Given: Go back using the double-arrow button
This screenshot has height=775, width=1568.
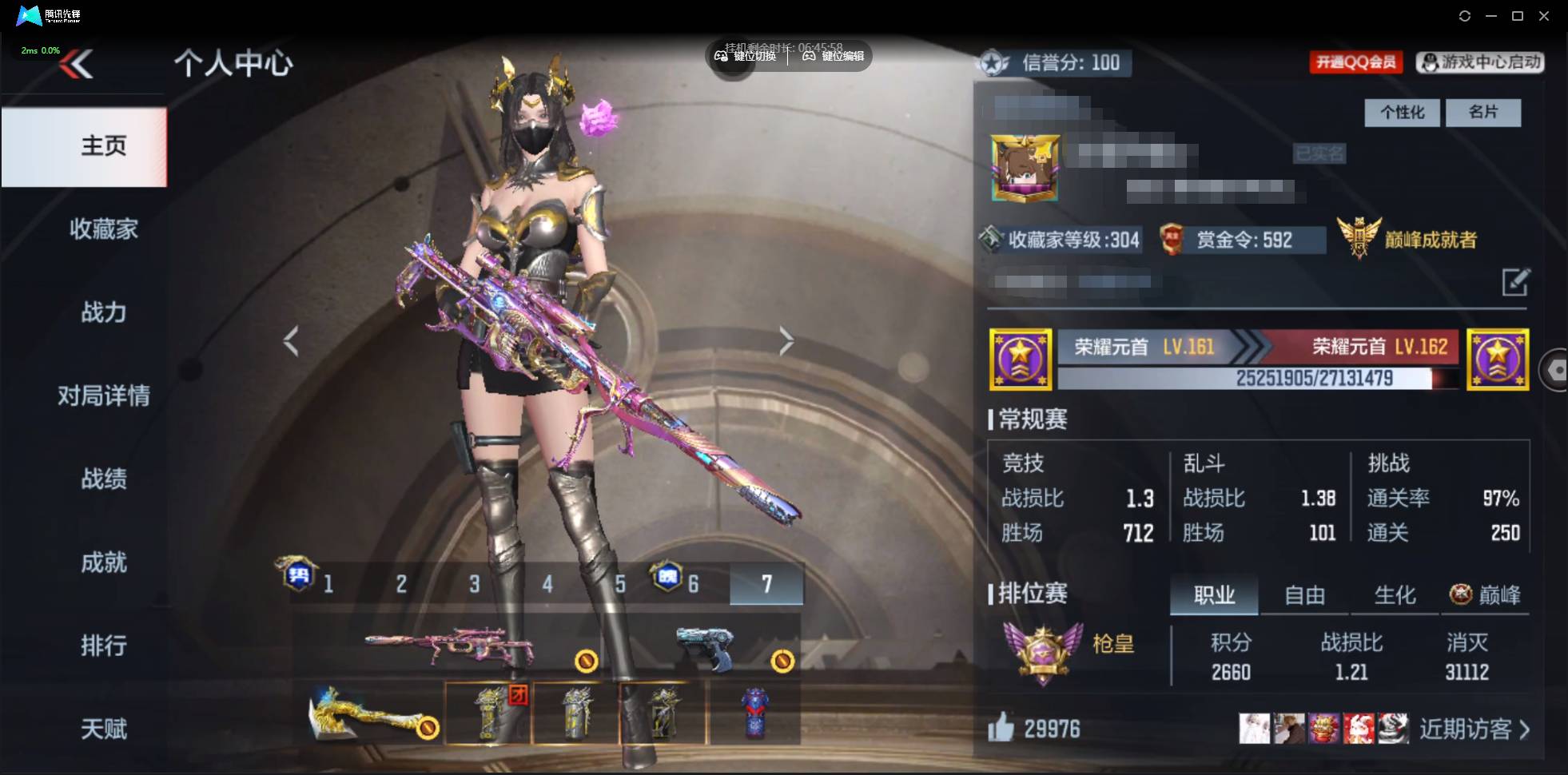Looking at the screenshot, I should click(77, 65).
